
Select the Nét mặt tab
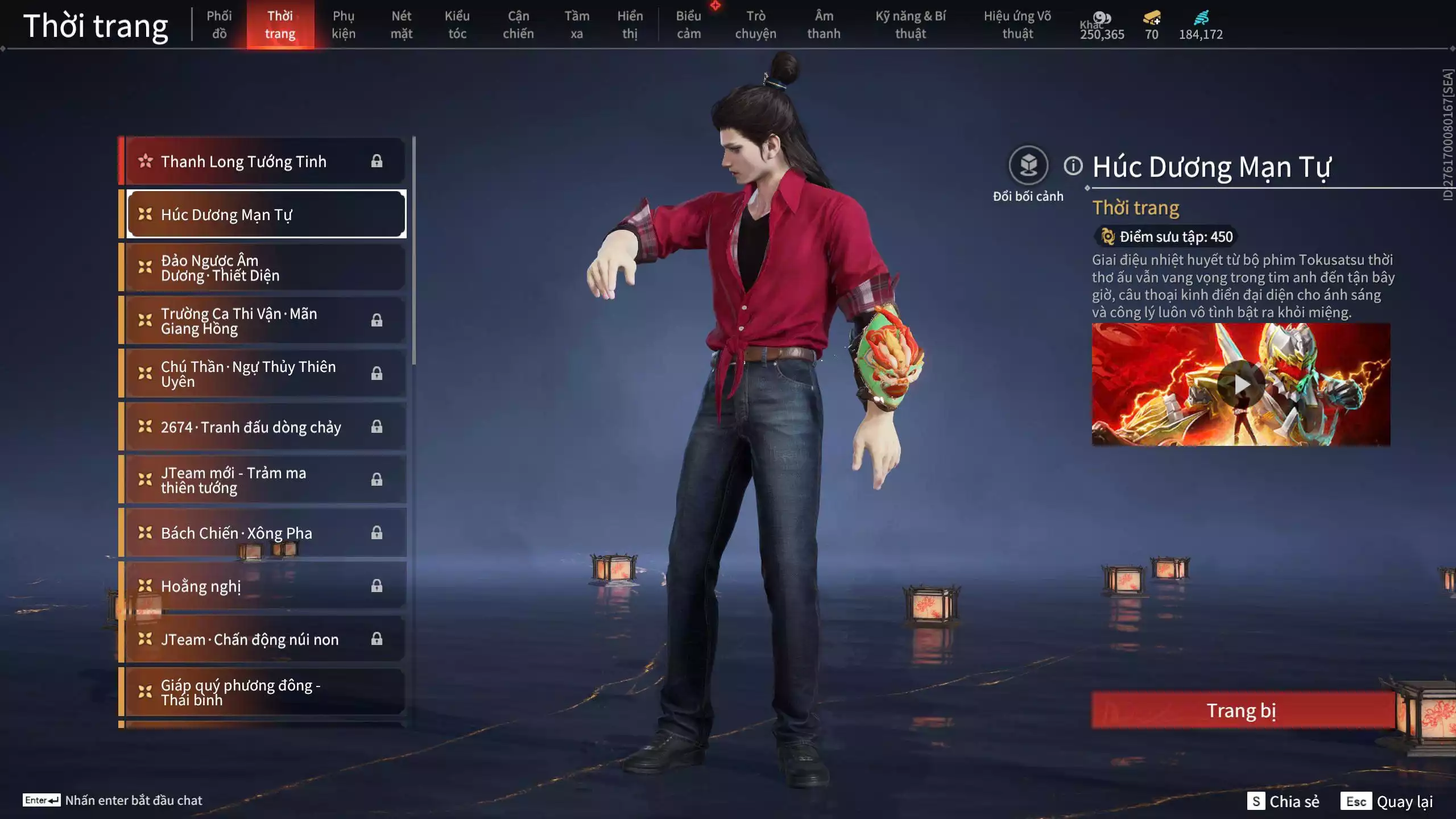[401, 24]
